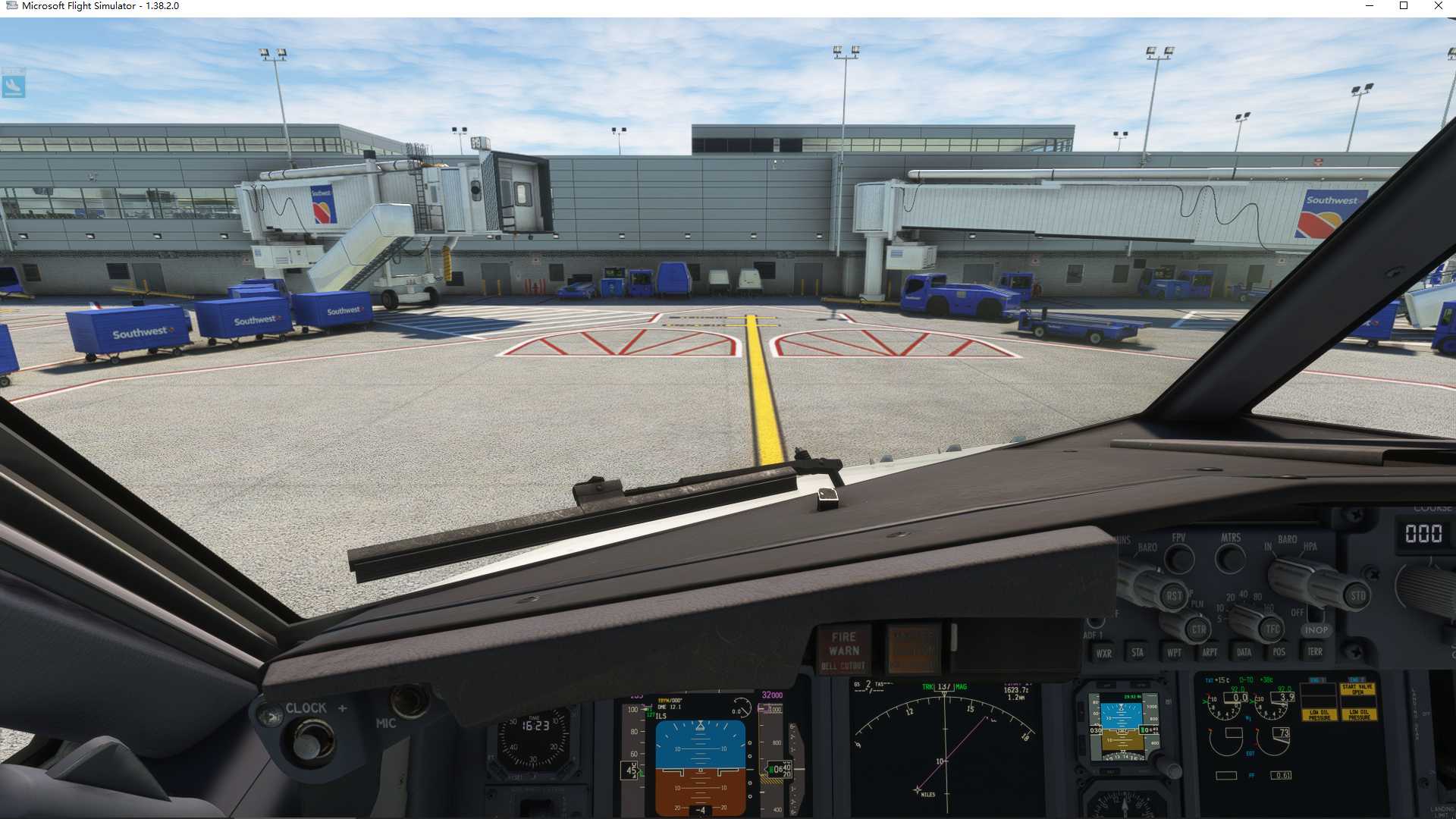
Task: Click the INOP placard on the panel
Action: [x=1317, y=631]
